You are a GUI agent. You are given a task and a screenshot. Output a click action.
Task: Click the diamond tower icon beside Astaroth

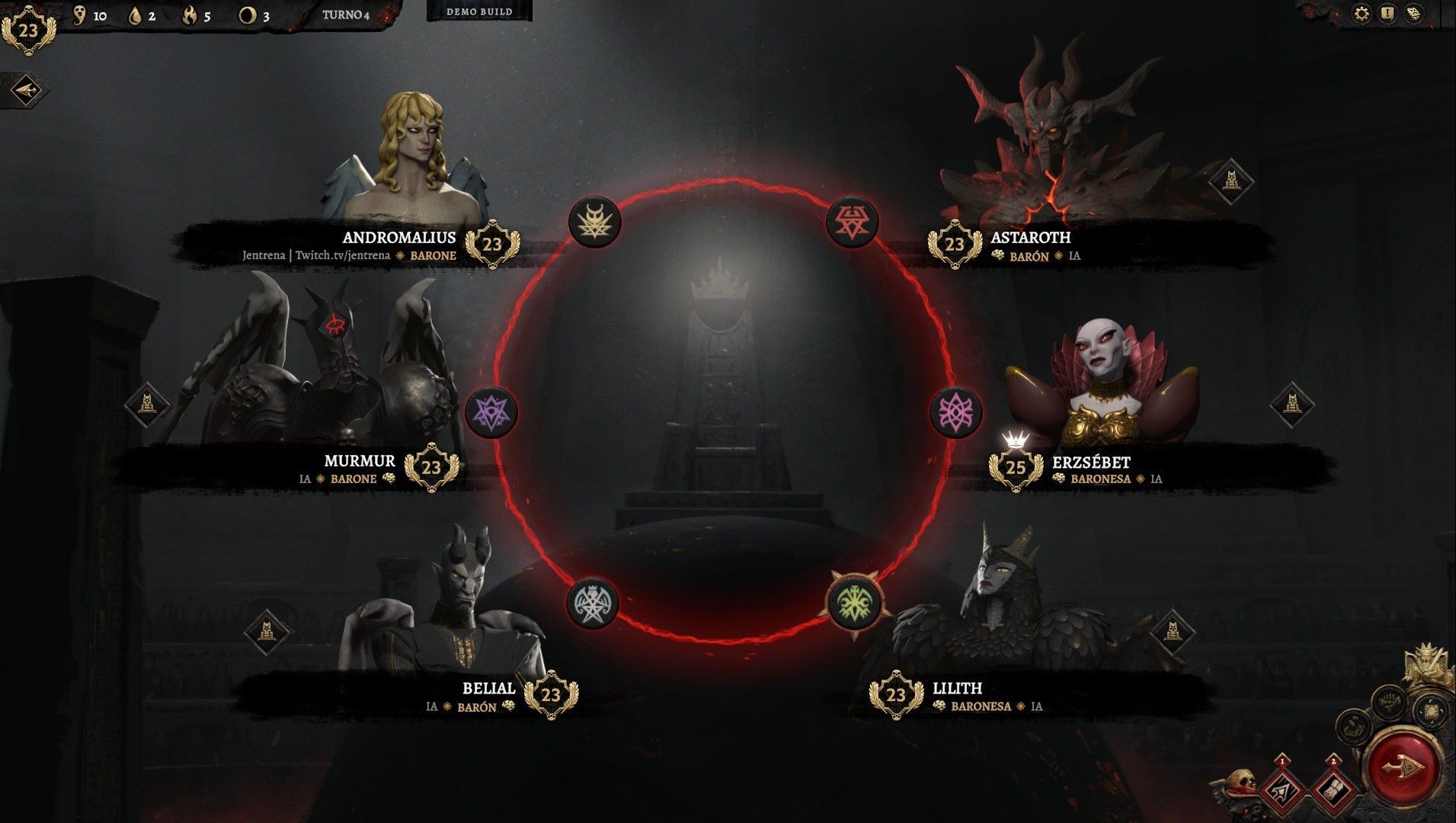click(x=1230, y=181)
